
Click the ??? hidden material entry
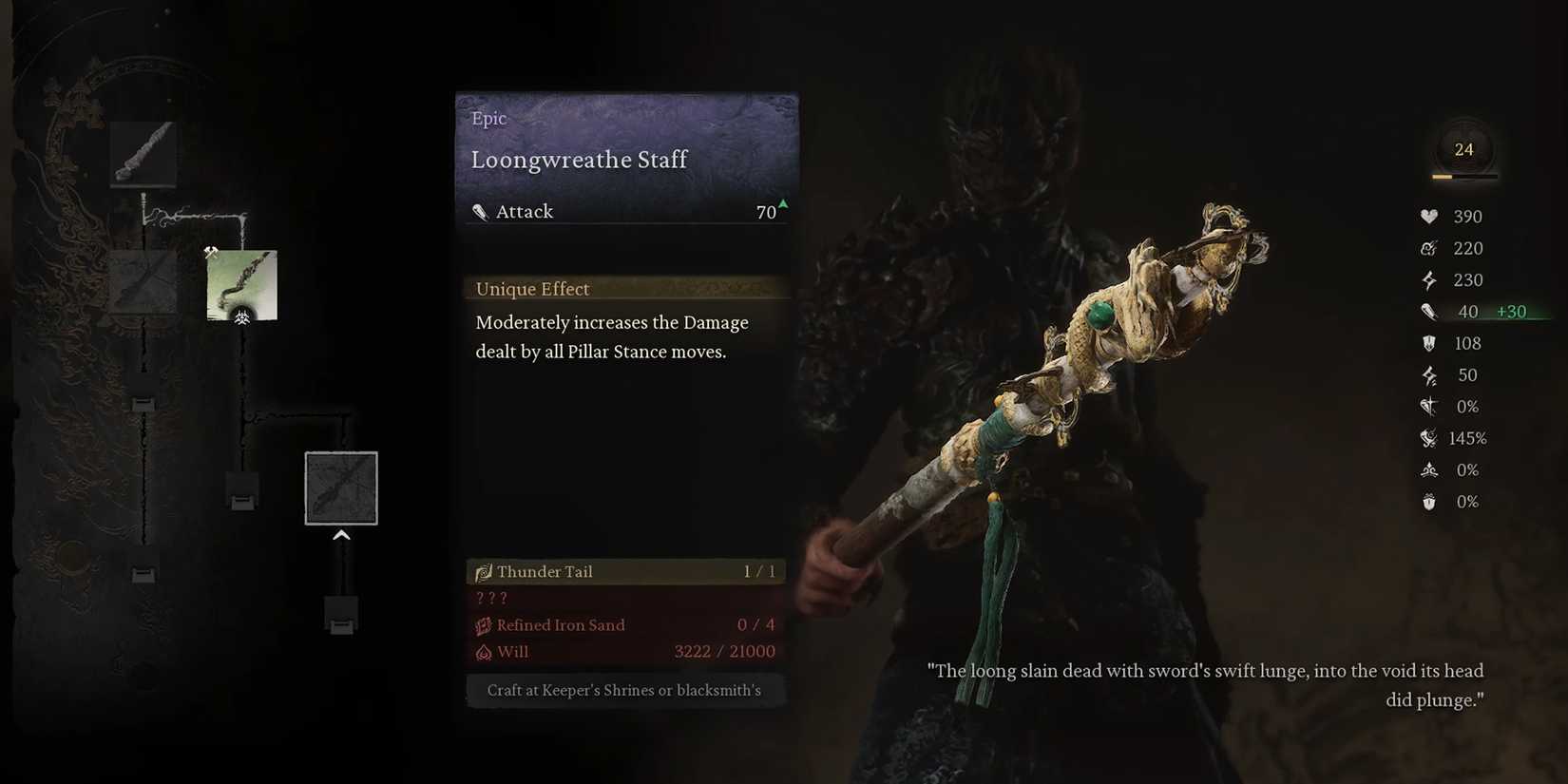[x=491, y=598]
